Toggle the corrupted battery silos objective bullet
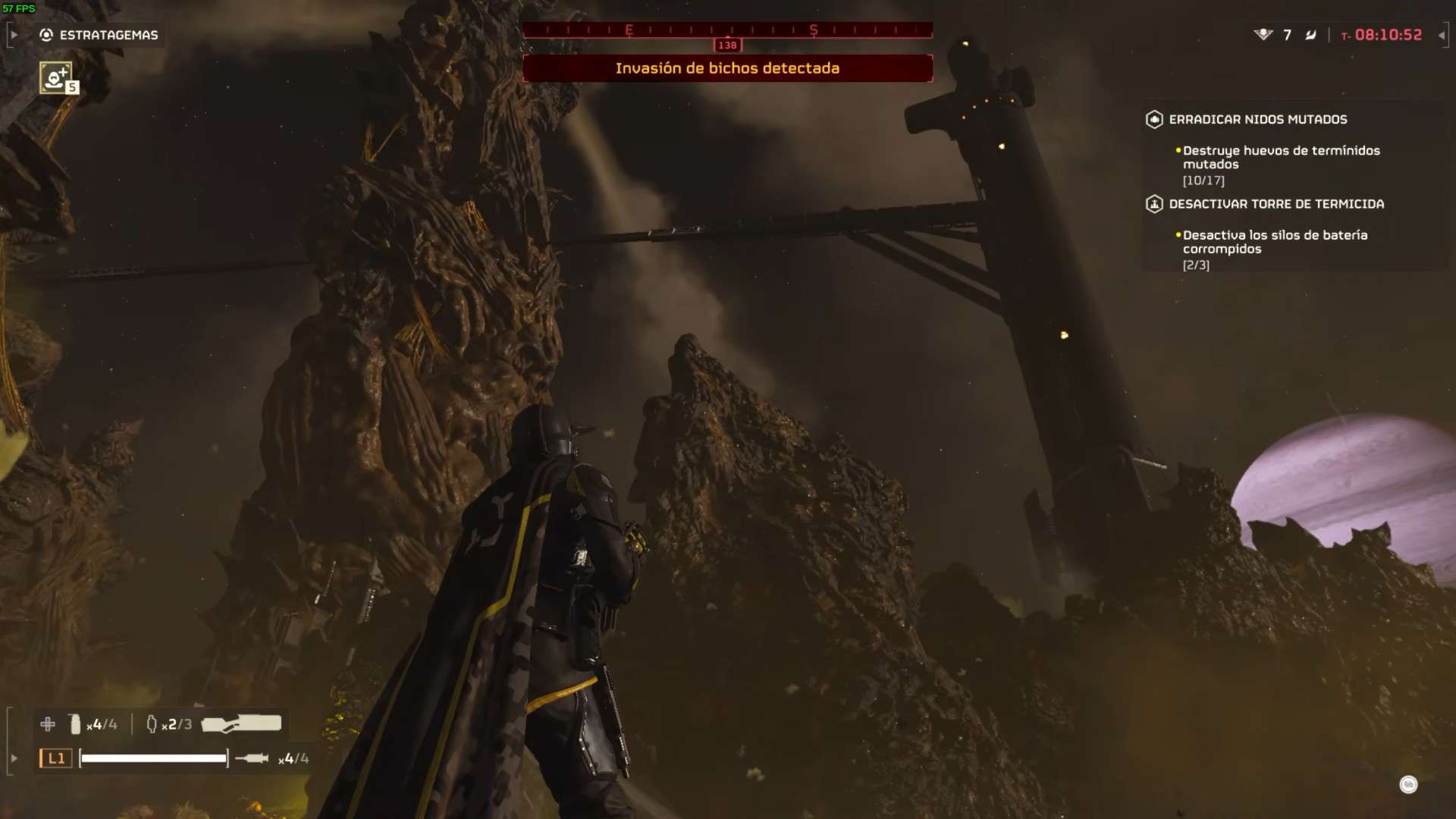This screenshot has height=819, width=1456. click(1177, 235)
